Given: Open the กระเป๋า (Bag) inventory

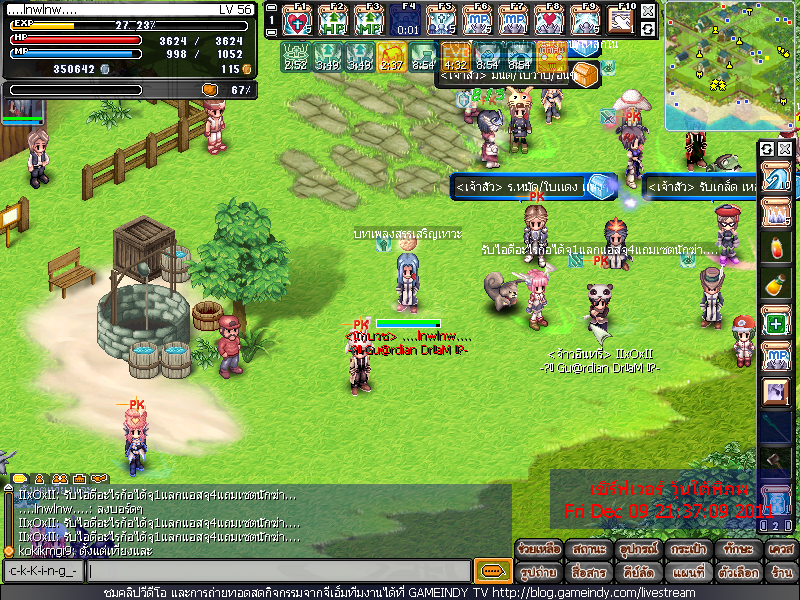Looking at the screenshot, I should (689, 551).
